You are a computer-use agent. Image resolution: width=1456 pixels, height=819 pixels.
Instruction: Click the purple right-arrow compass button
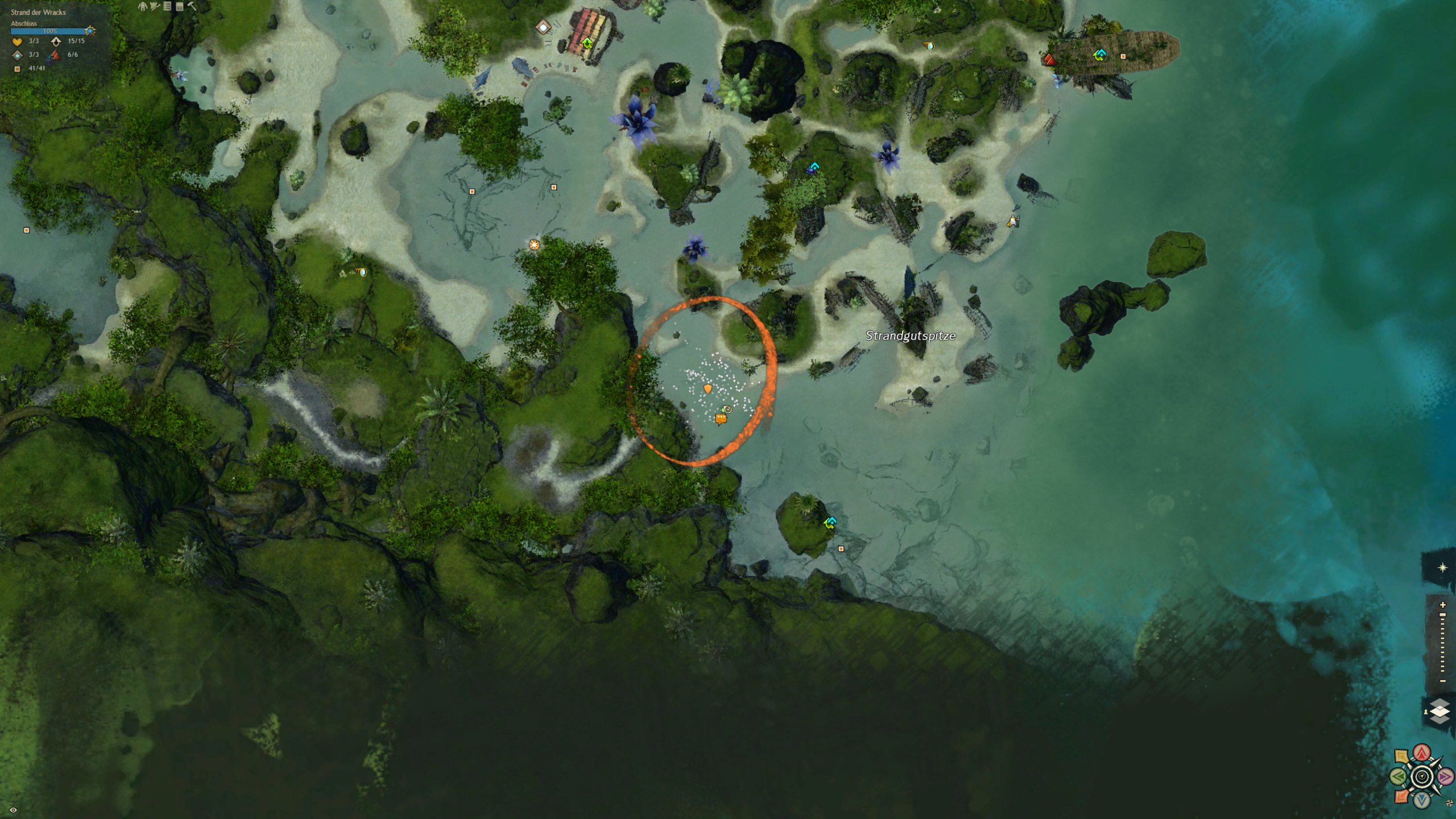(1445, 776)
